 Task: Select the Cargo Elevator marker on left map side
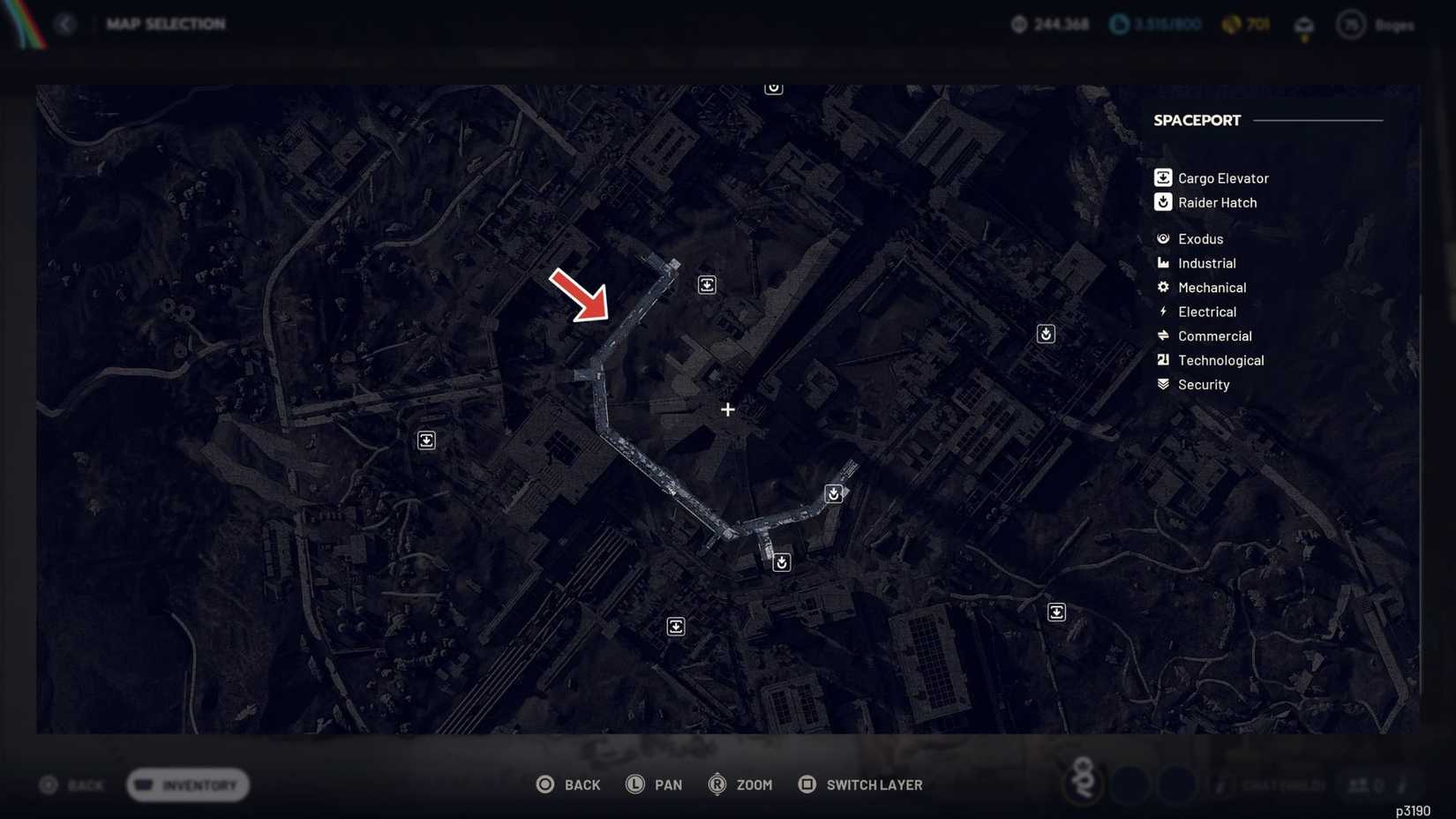[426, 440]
